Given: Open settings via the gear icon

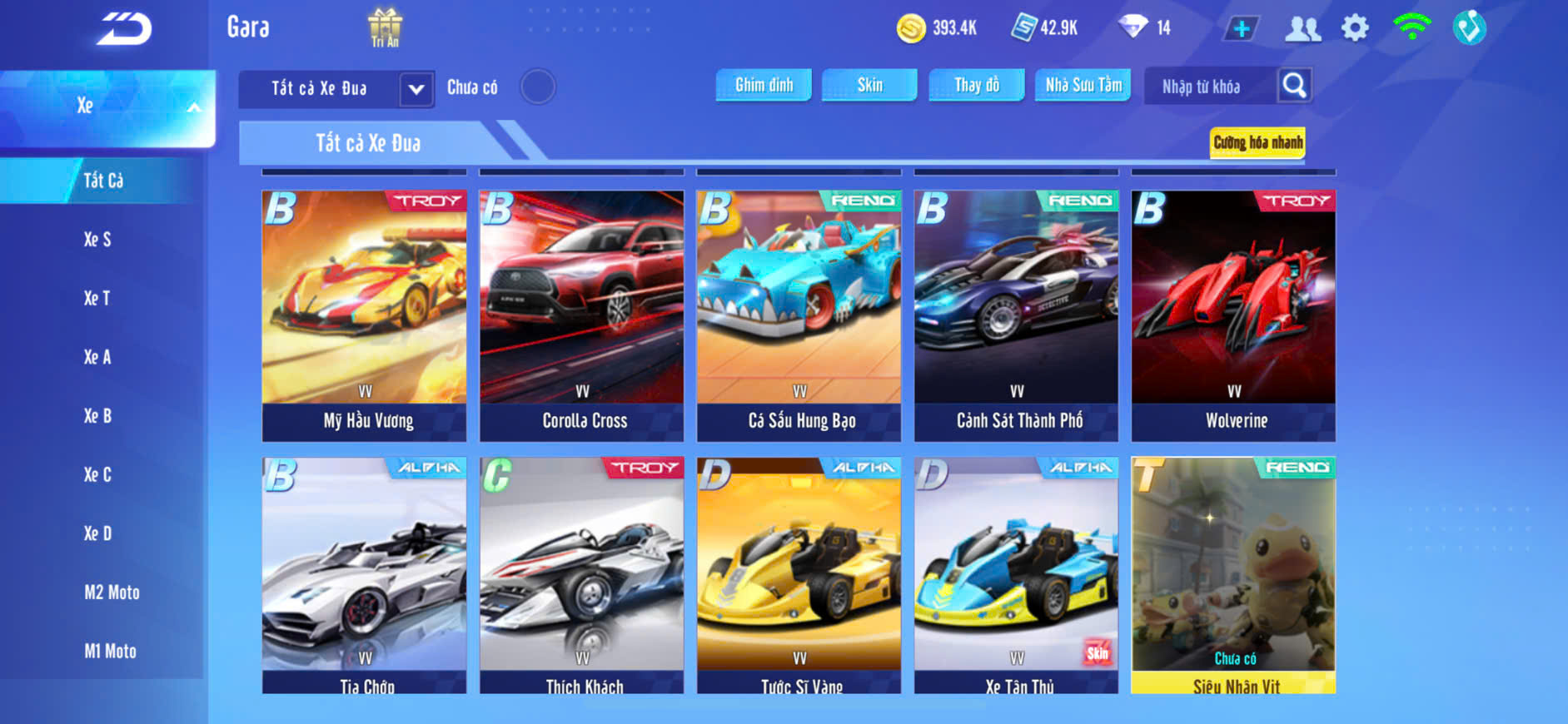Looking at the screenshot, I should [1355, 28].
